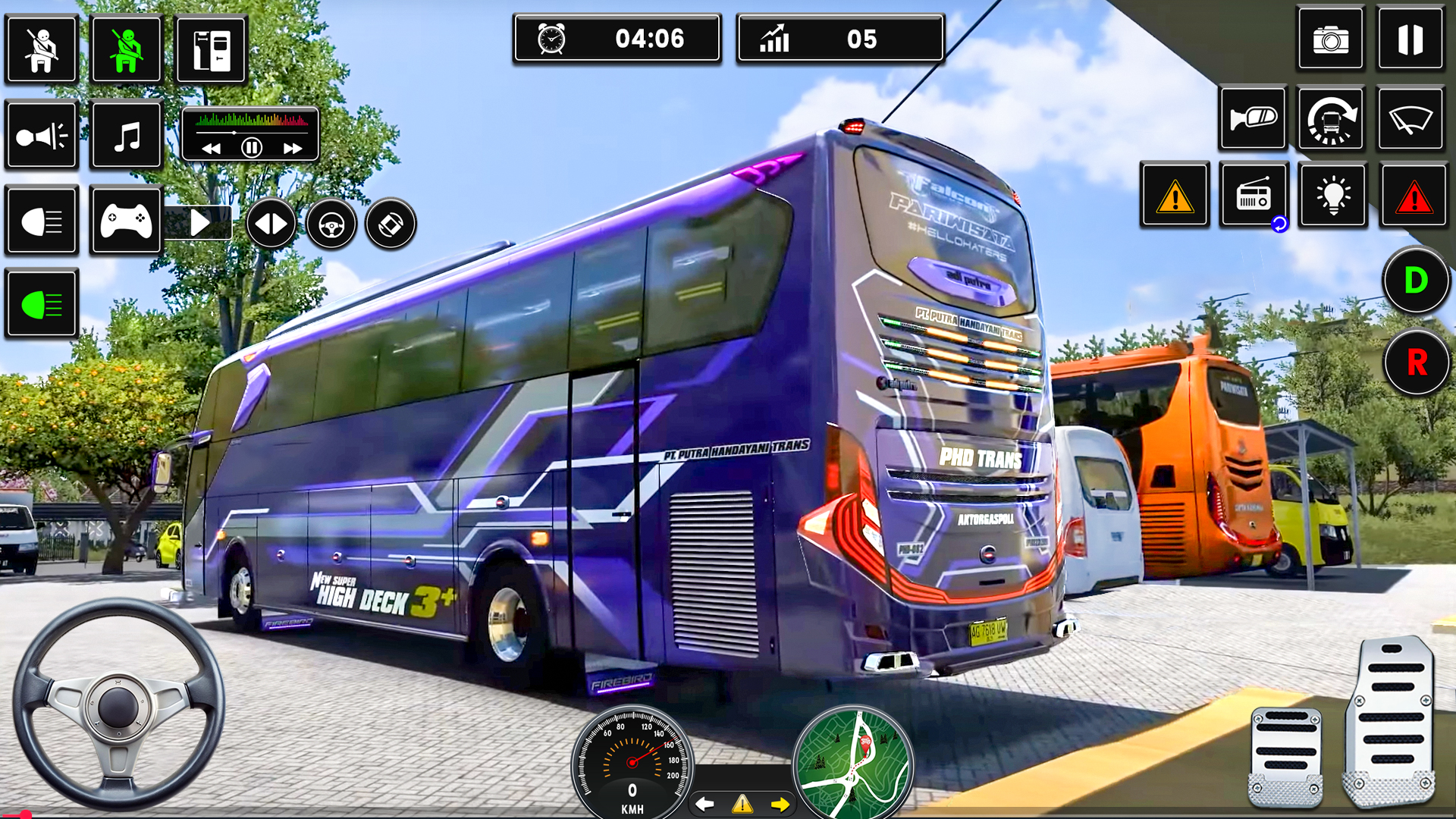Image resolution: width=1456 pixels, height=819 pixels.
Task: Toggle the windshield wipers
Action: (1410, 119)
